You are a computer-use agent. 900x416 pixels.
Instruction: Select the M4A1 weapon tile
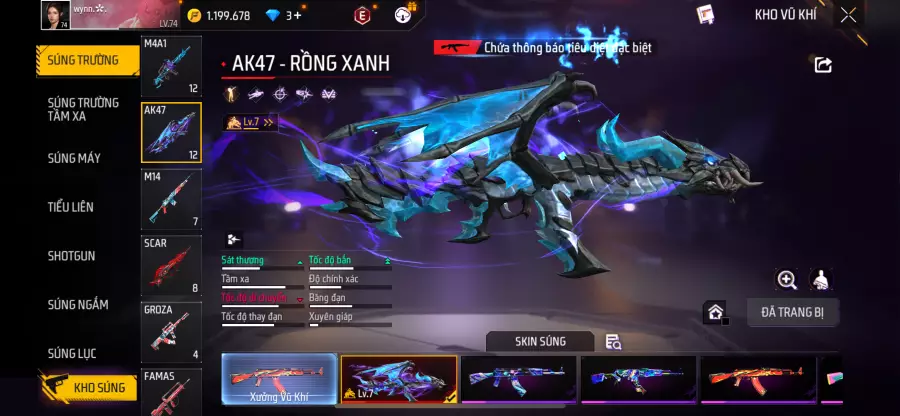click(x=171, y=67)
